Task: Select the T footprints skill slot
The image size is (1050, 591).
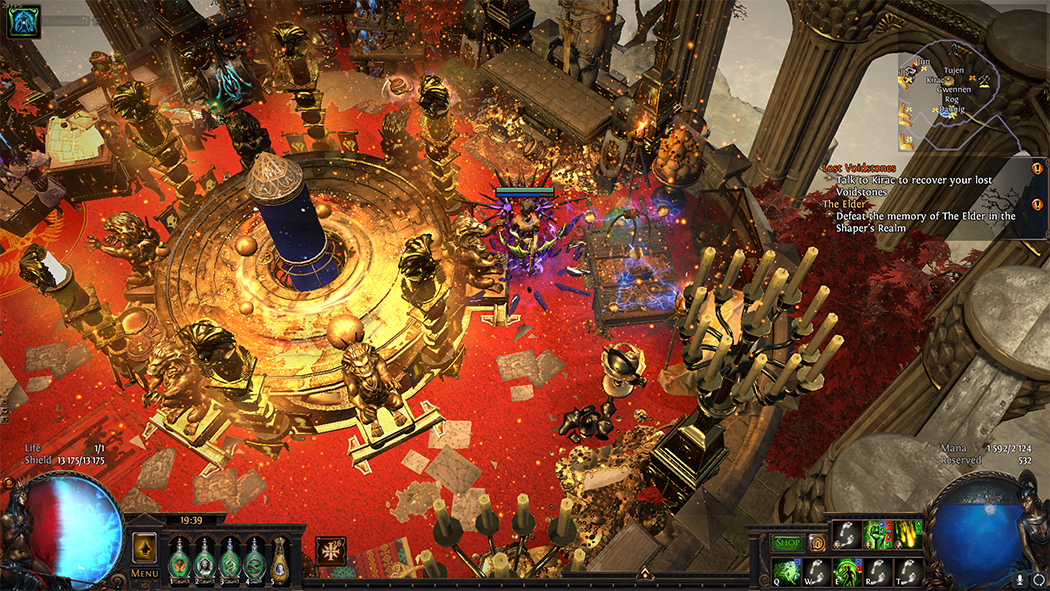Action: point(907,571)
